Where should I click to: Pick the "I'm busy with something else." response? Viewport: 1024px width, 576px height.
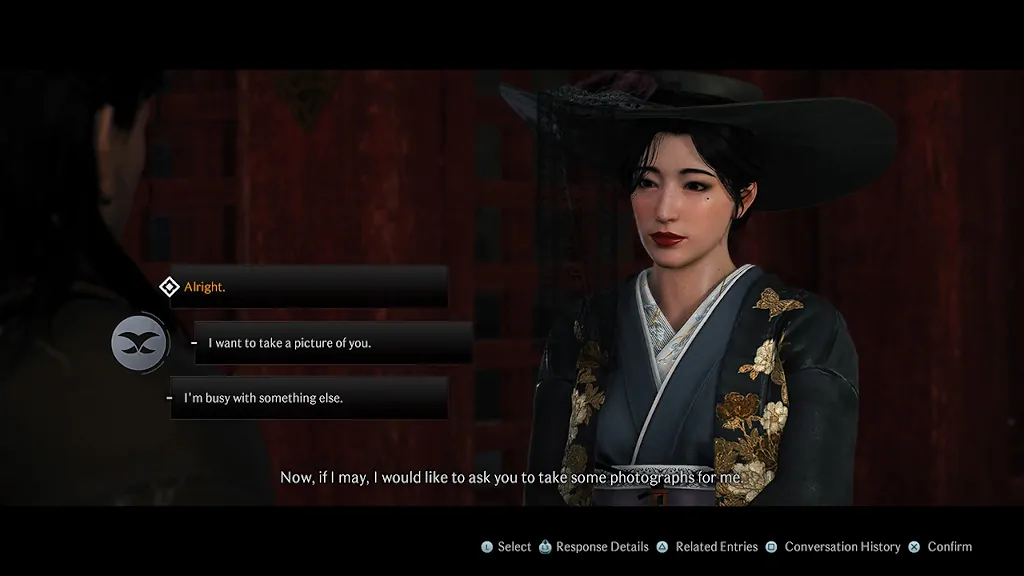pos(263,398)
